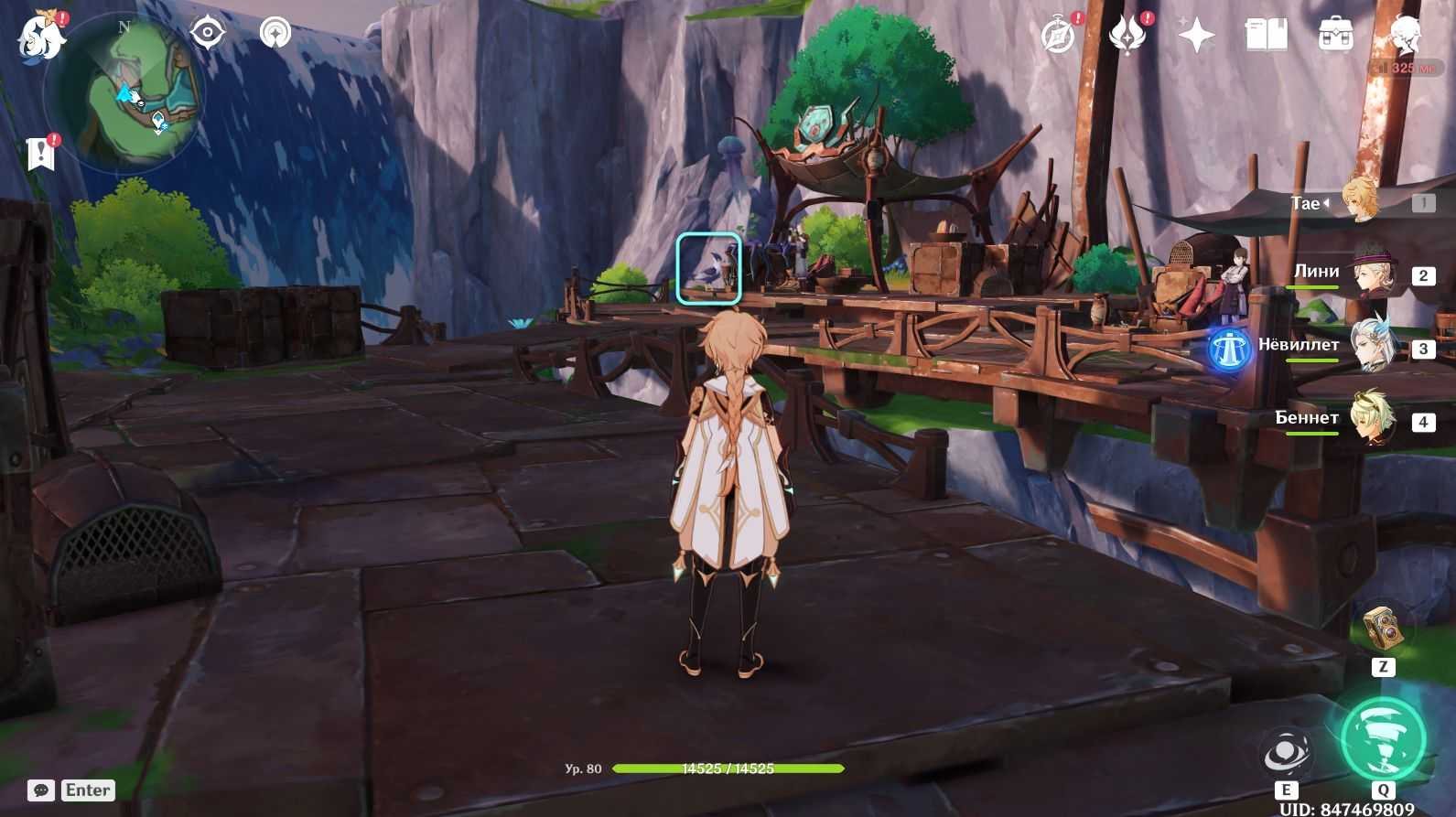
Task: Use the camera gadget
Action: click(1383, 629)
